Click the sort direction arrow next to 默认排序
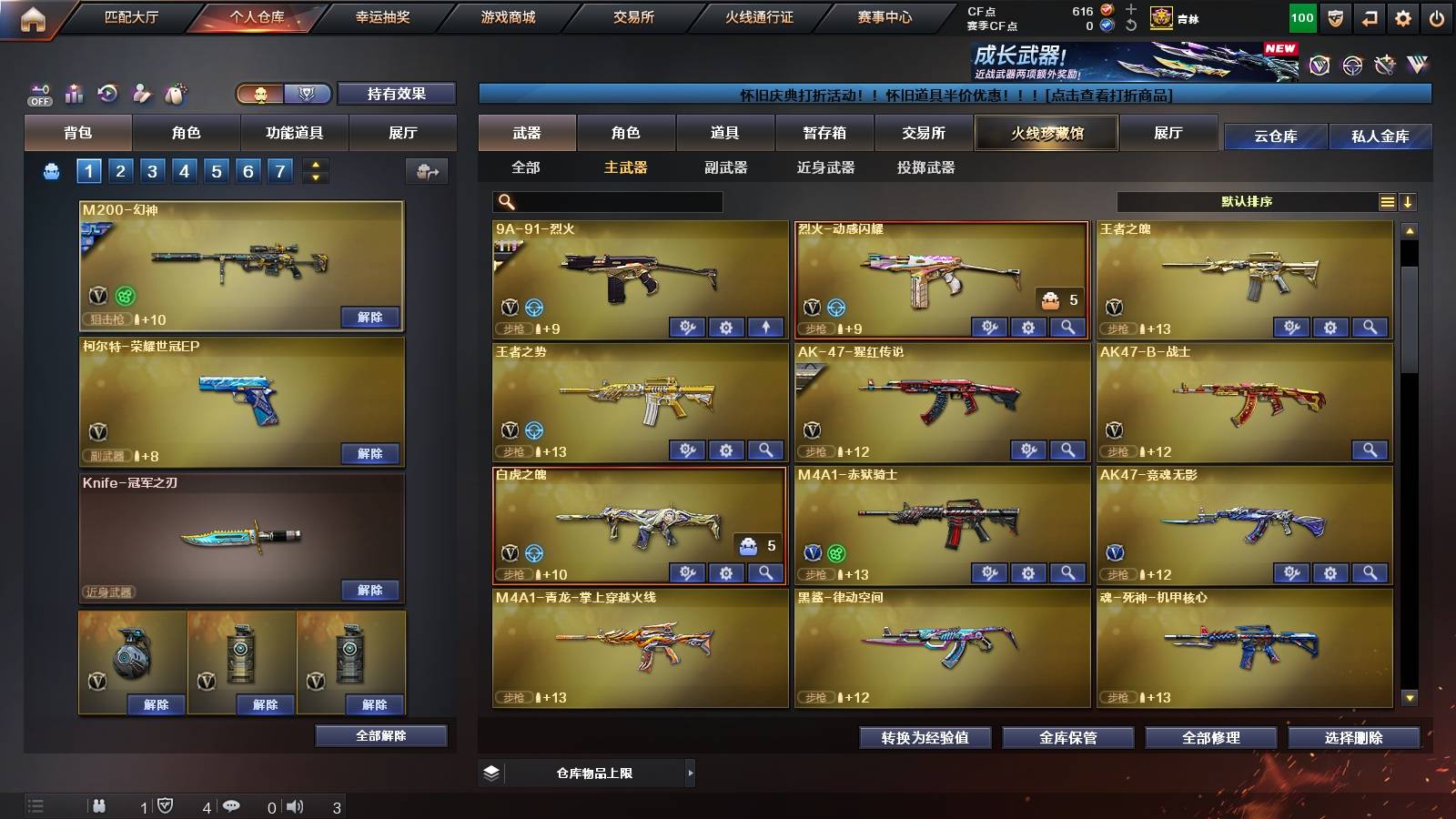The image size is (1456, 819). (1408, 202)
